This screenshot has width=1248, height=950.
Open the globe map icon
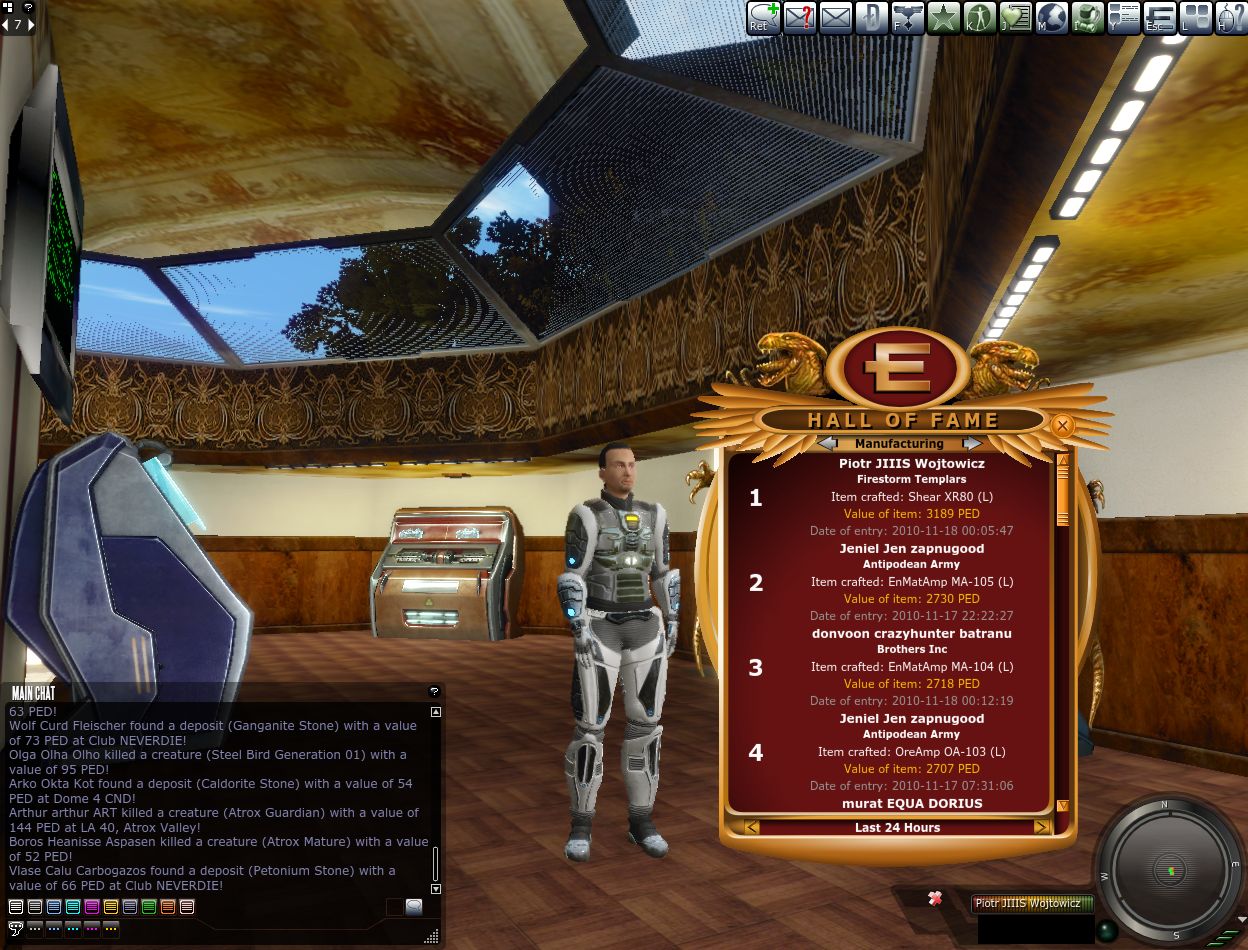(1051, 17)
